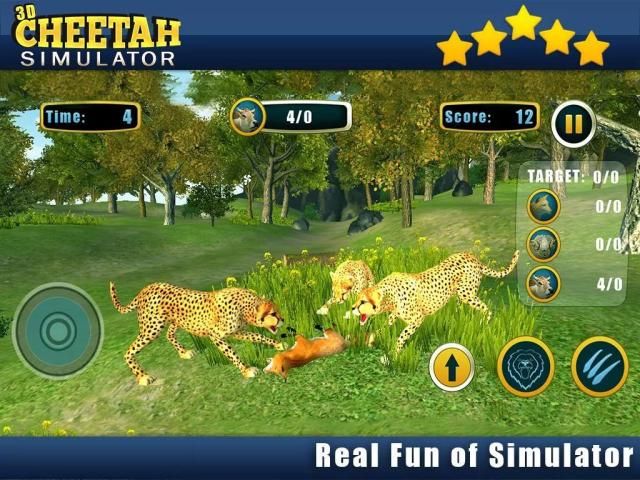Screen dimensions: 640x480
Task: Tap the yellow up-arrow jump button
Action: point(451,367)
